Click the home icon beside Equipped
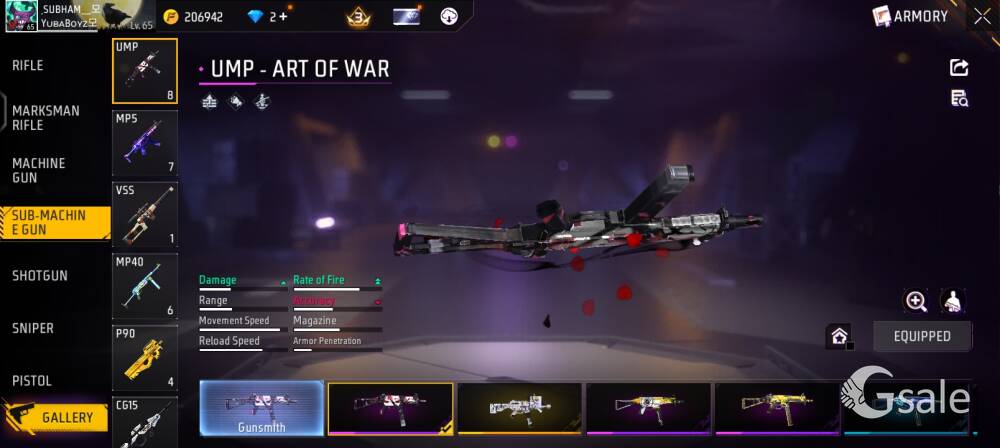 (x=839, y=336)
